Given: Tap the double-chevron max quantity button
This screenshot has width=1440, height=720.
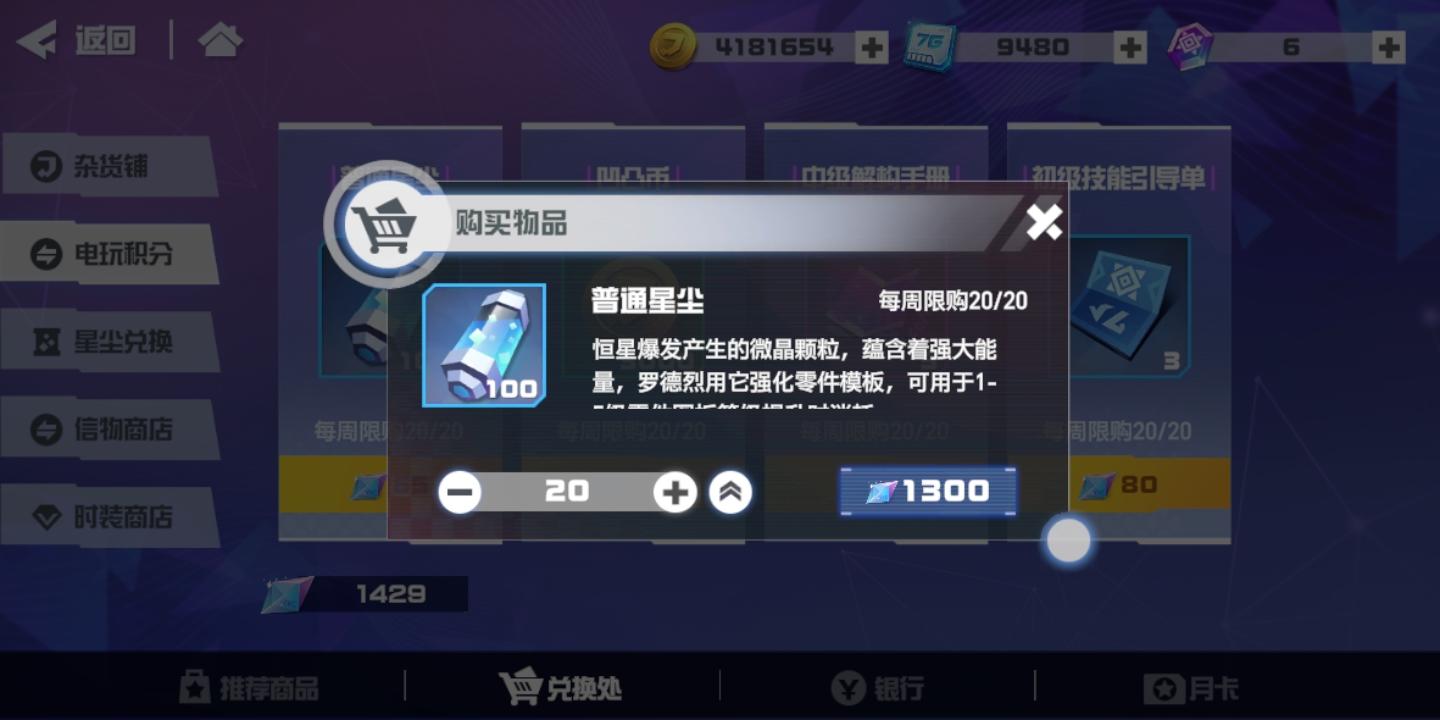Looking at the screenshot, I should coord(731,492).
